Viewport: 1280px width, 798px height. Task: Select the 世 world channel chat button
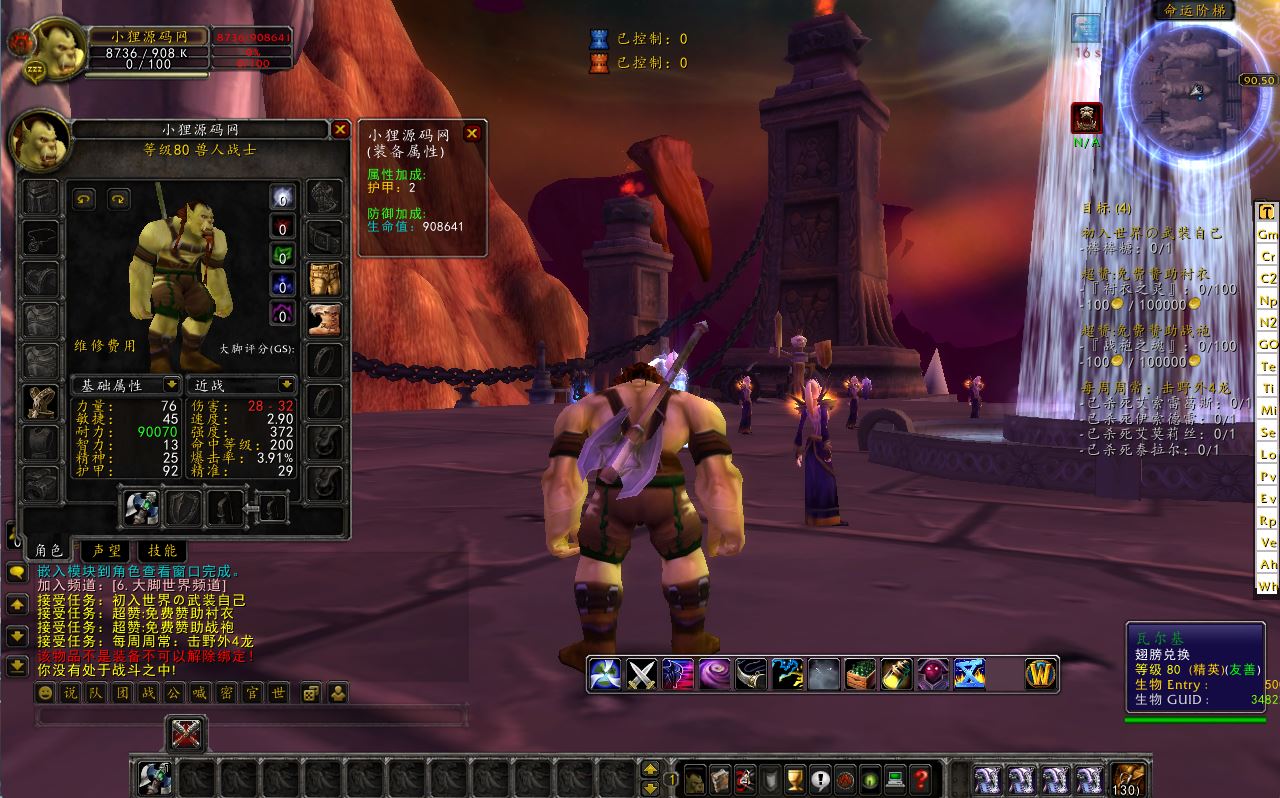(278, 693)
